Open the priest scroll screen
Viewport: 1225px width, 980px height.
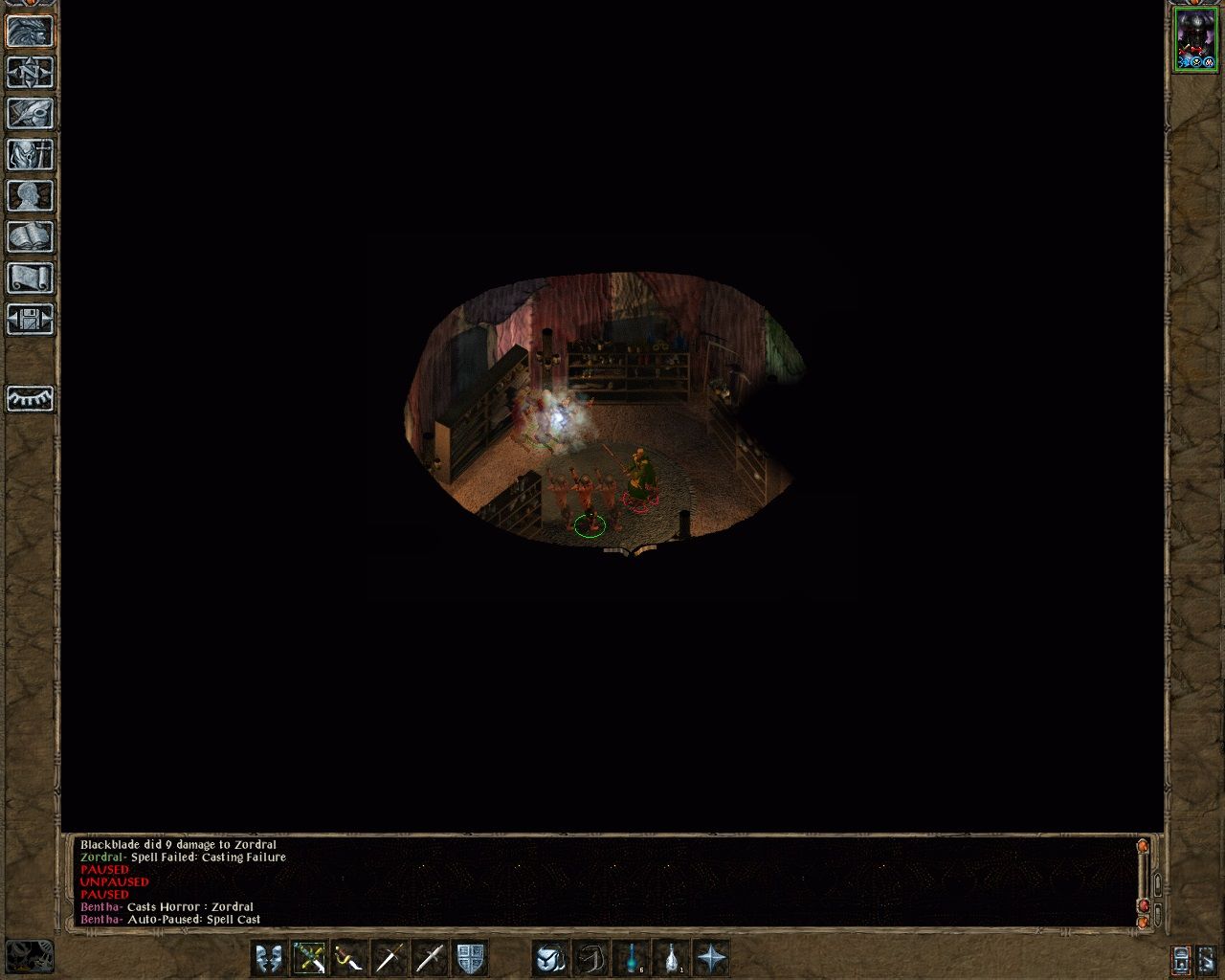(30, 278)
